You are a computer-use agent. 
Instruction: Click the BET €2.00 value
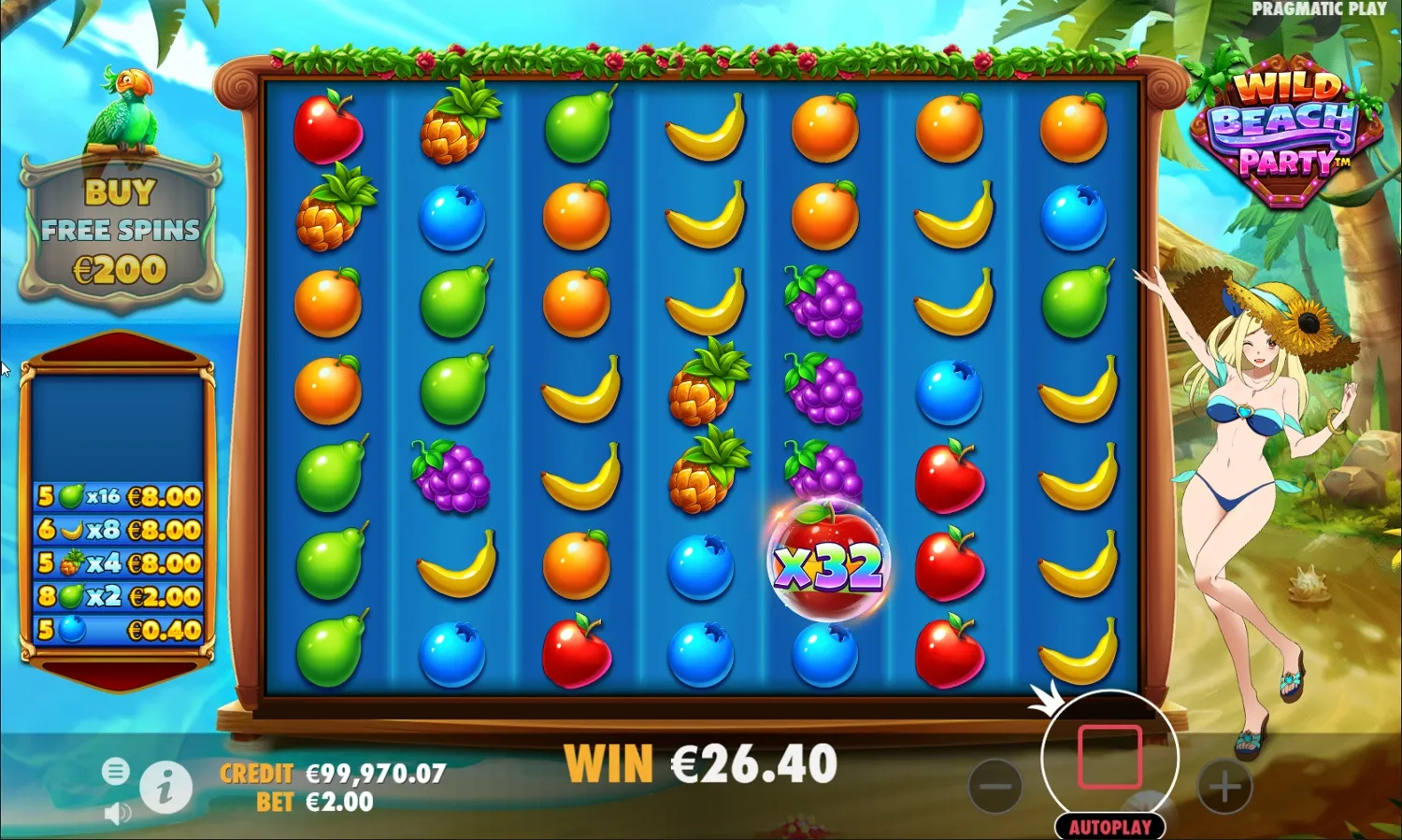point(338,802)
